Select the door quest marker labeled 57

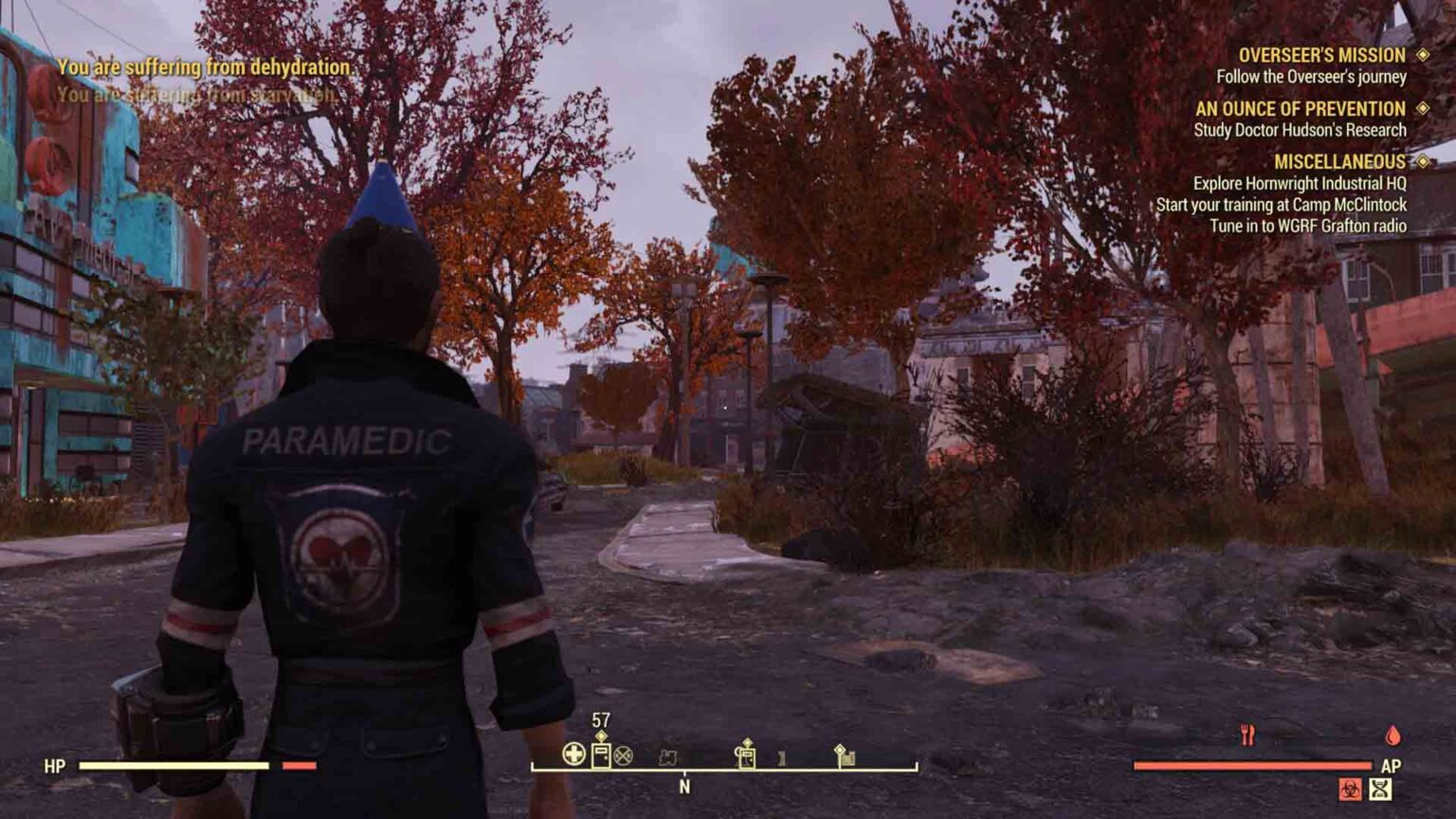click(601, 755)
